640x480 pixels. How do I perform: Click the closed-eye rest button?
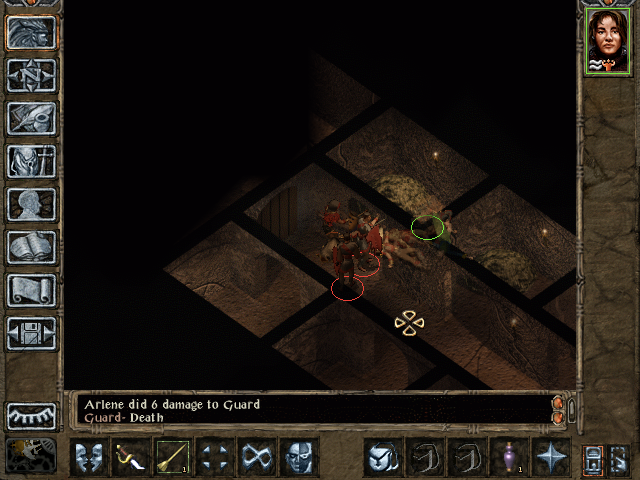click(31, 414)
